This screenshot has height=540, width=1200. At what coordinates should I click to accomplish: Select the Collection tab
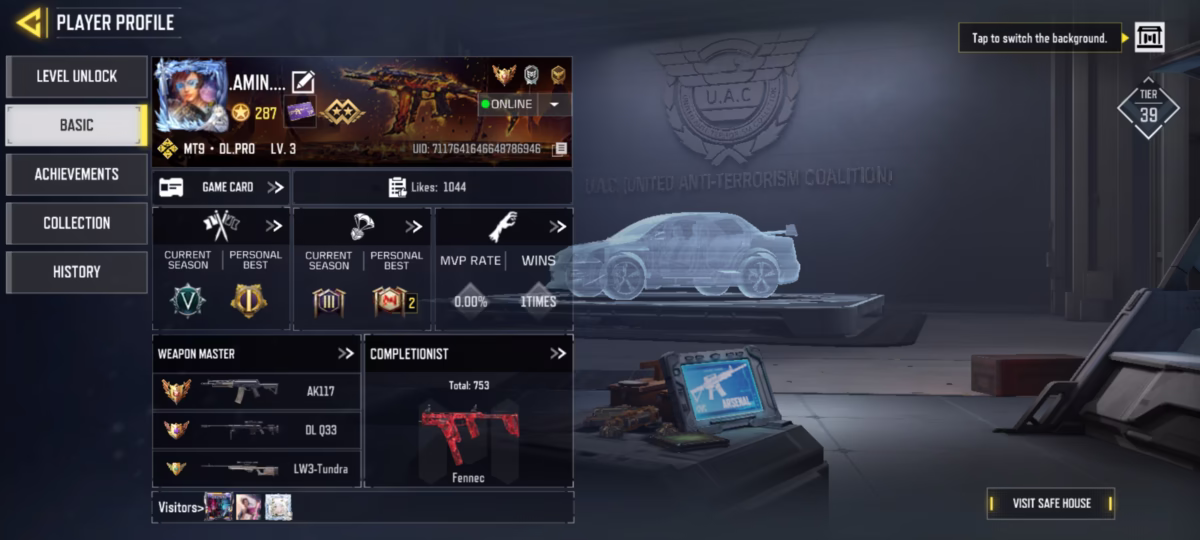[77, 223]
